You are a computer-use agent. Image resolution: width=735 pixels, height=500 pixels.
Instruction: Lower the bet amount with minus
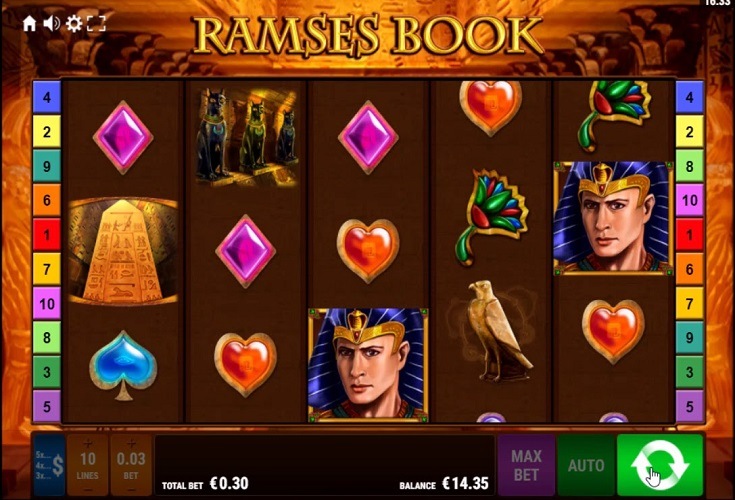[x=131, y=489]
